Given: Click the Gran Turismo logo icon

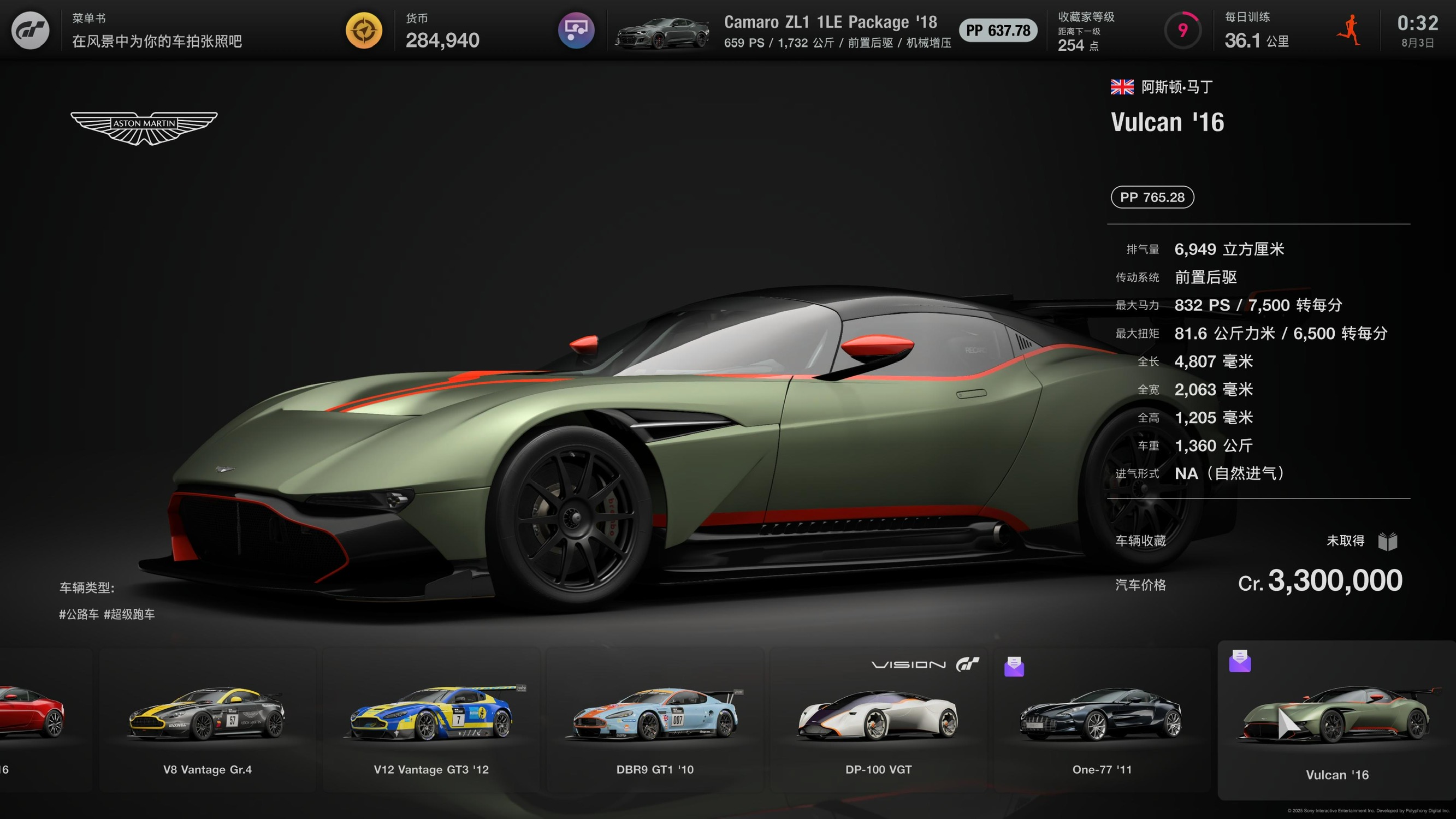Looking at the screenshot, I should click(x=31, y=31).
